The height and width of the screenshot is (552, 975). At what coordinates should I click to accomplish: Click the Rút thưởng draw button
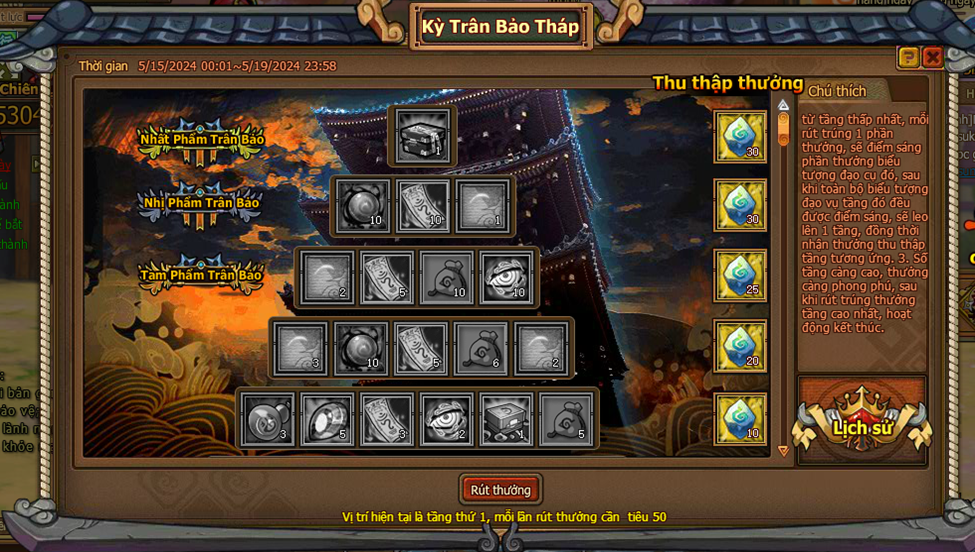(501, 489)
